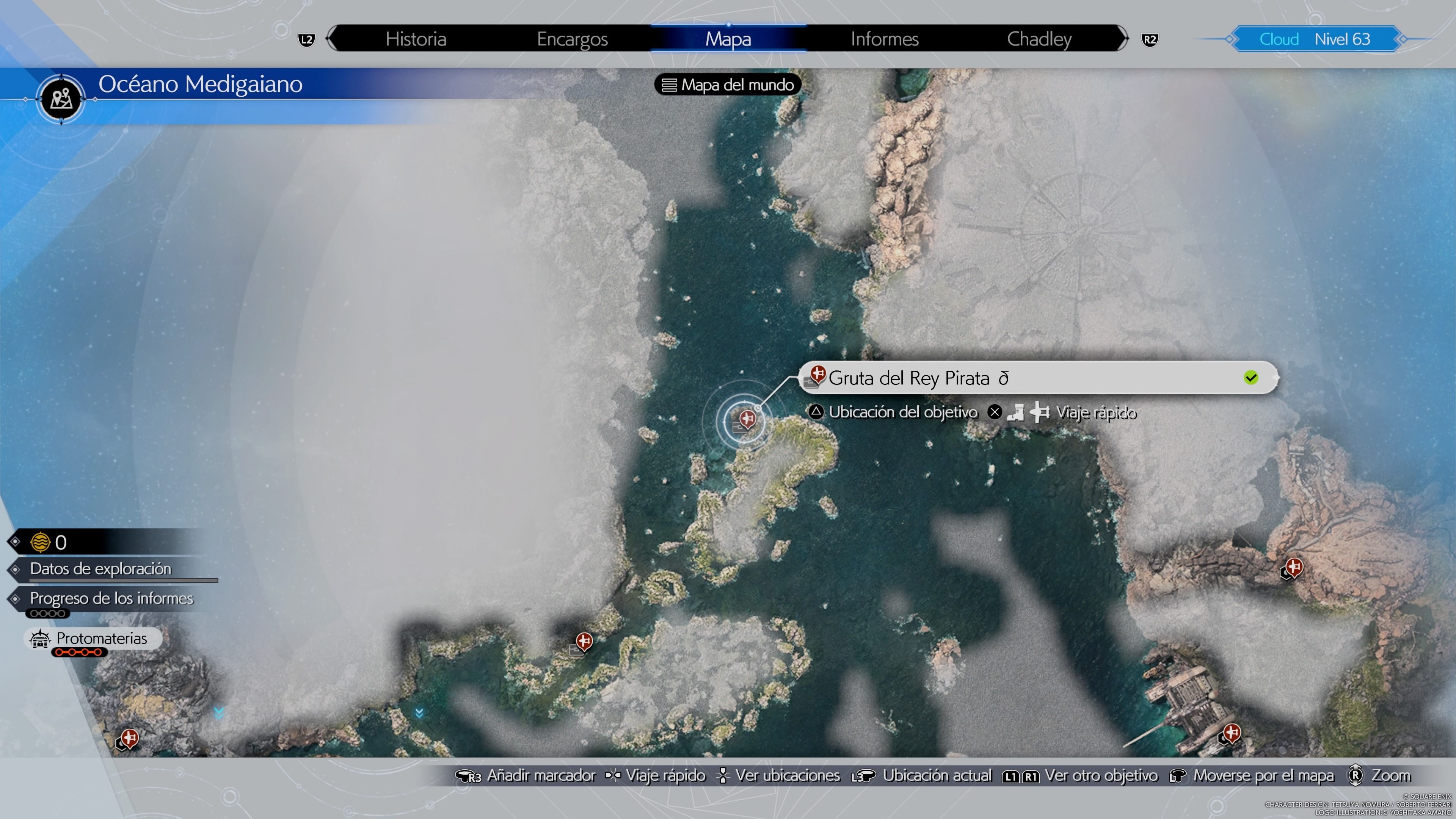Select the Mapa tab
1456x819 pixels.
[728, 39]
